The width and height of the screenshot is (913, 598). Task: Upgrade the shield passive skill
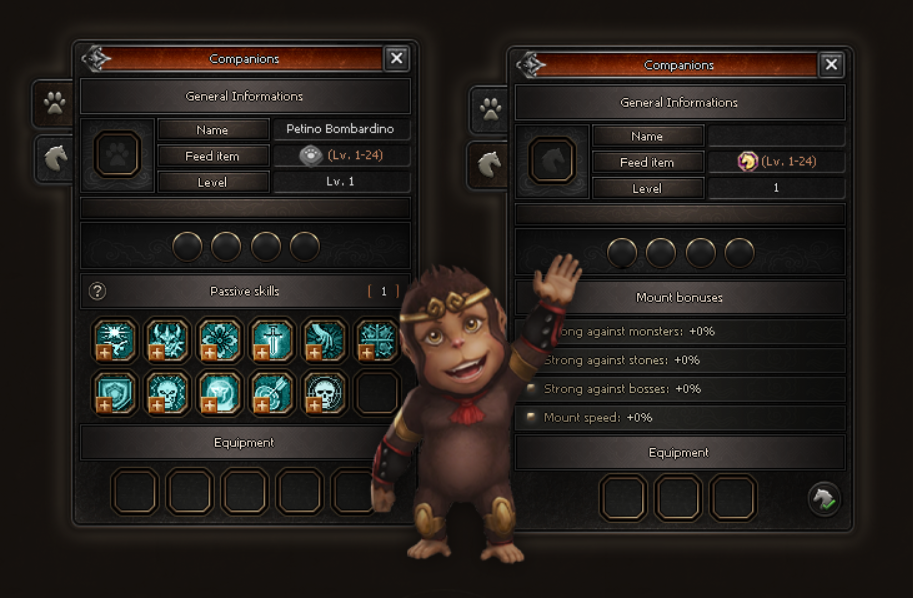click(x=104, y=404)
